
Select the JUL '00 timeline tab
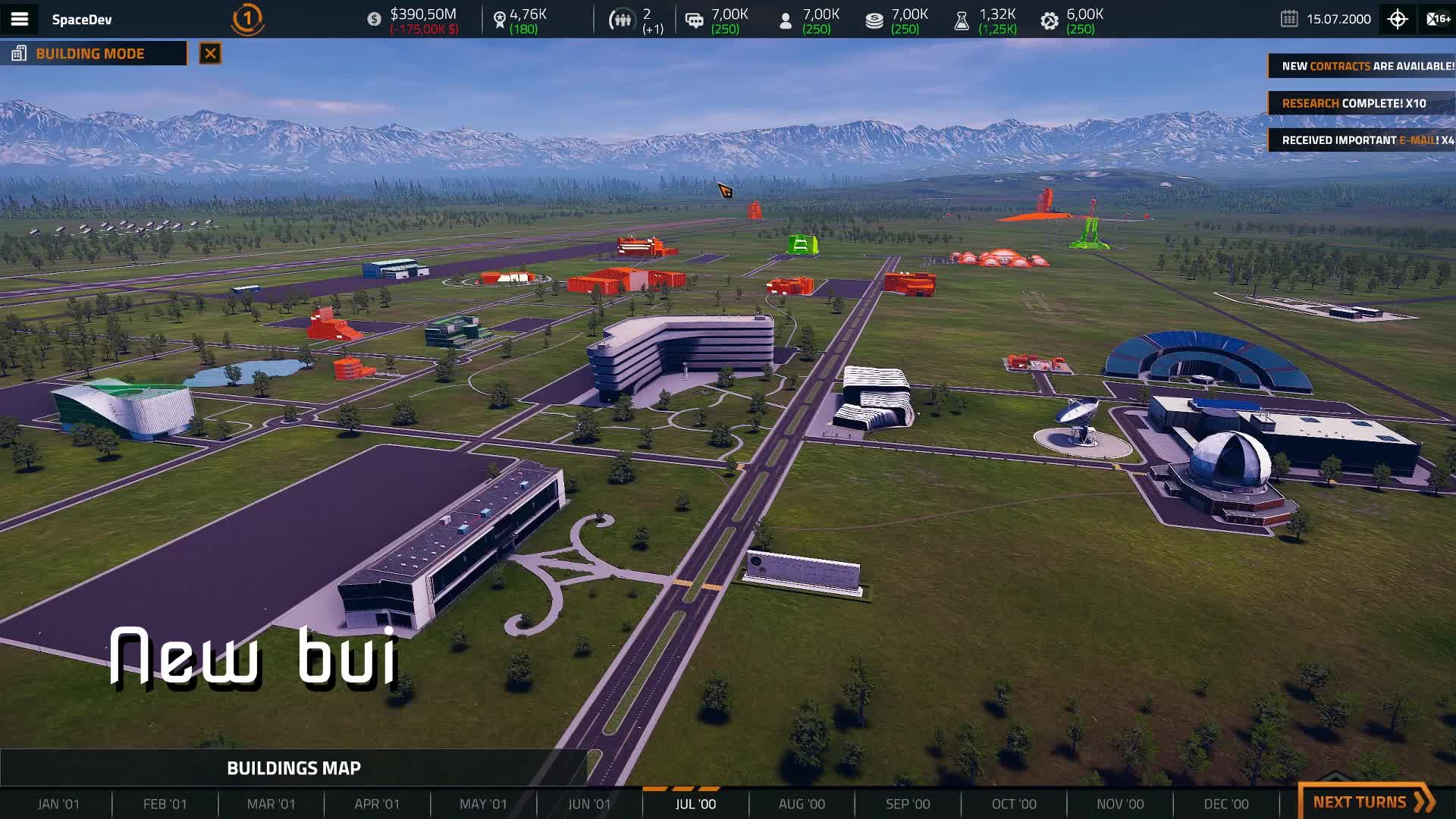695,803
